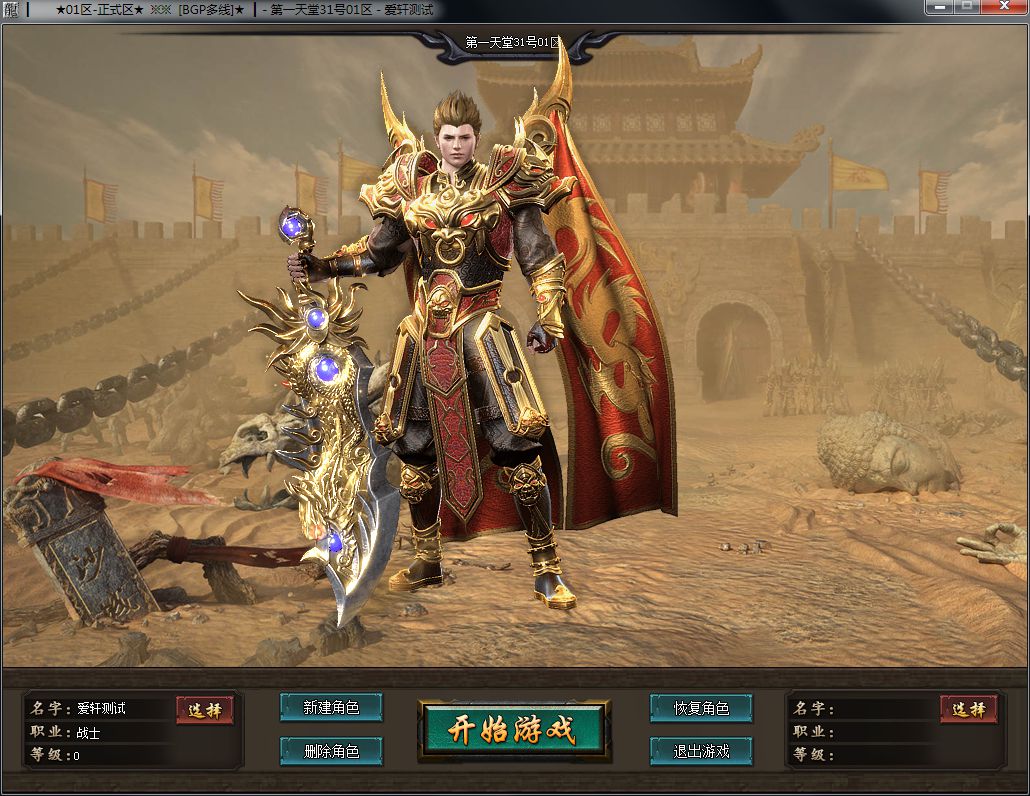The width and height of the screenshot is (1030, 796).
Task: Click 选择 beside the 爱轩测试 character
Action: point(205,709)
